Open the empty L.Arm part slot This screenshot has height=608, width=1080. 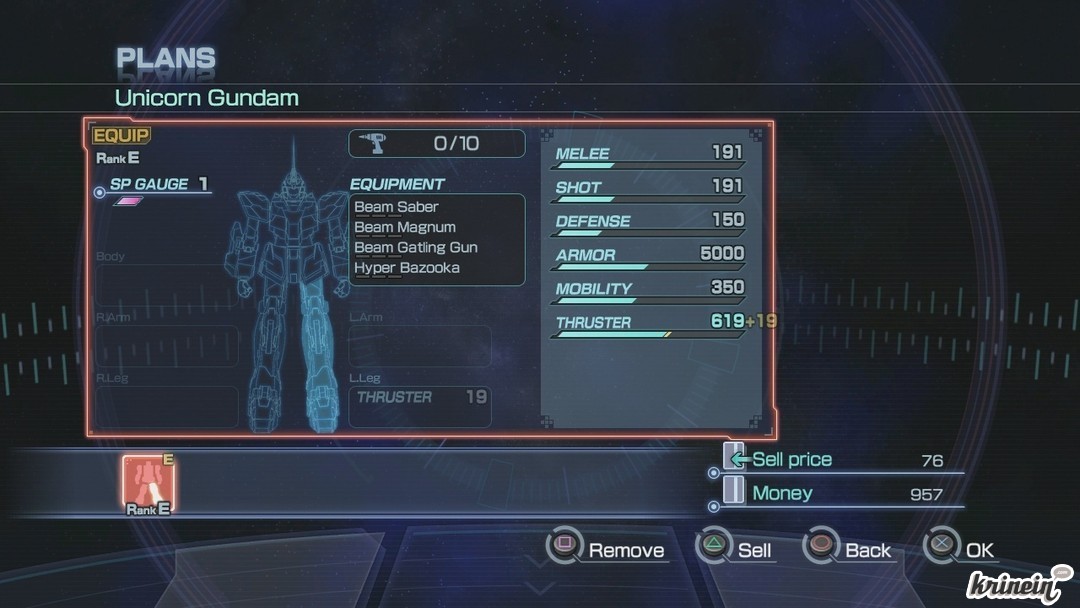point(420,346)
